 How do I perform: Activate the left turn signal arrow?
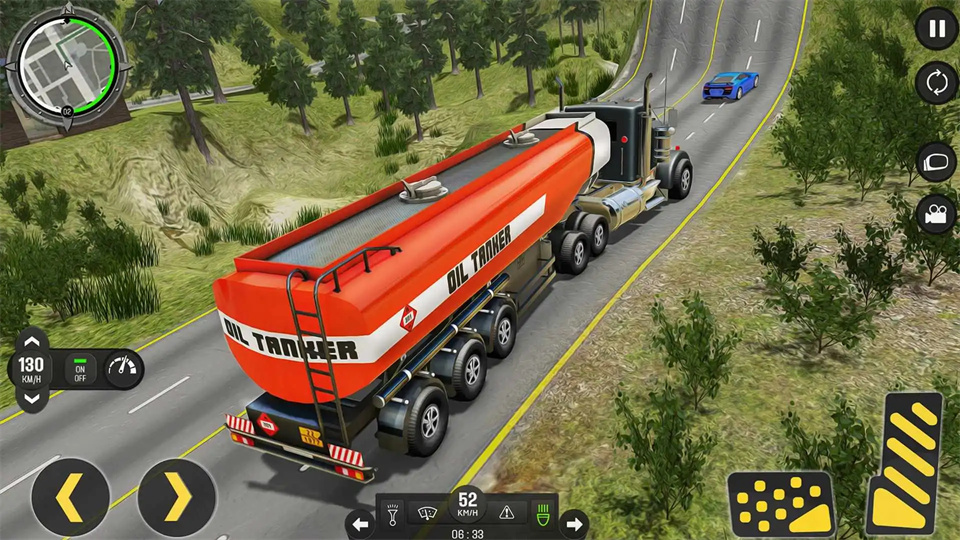(x=360, y=523)
